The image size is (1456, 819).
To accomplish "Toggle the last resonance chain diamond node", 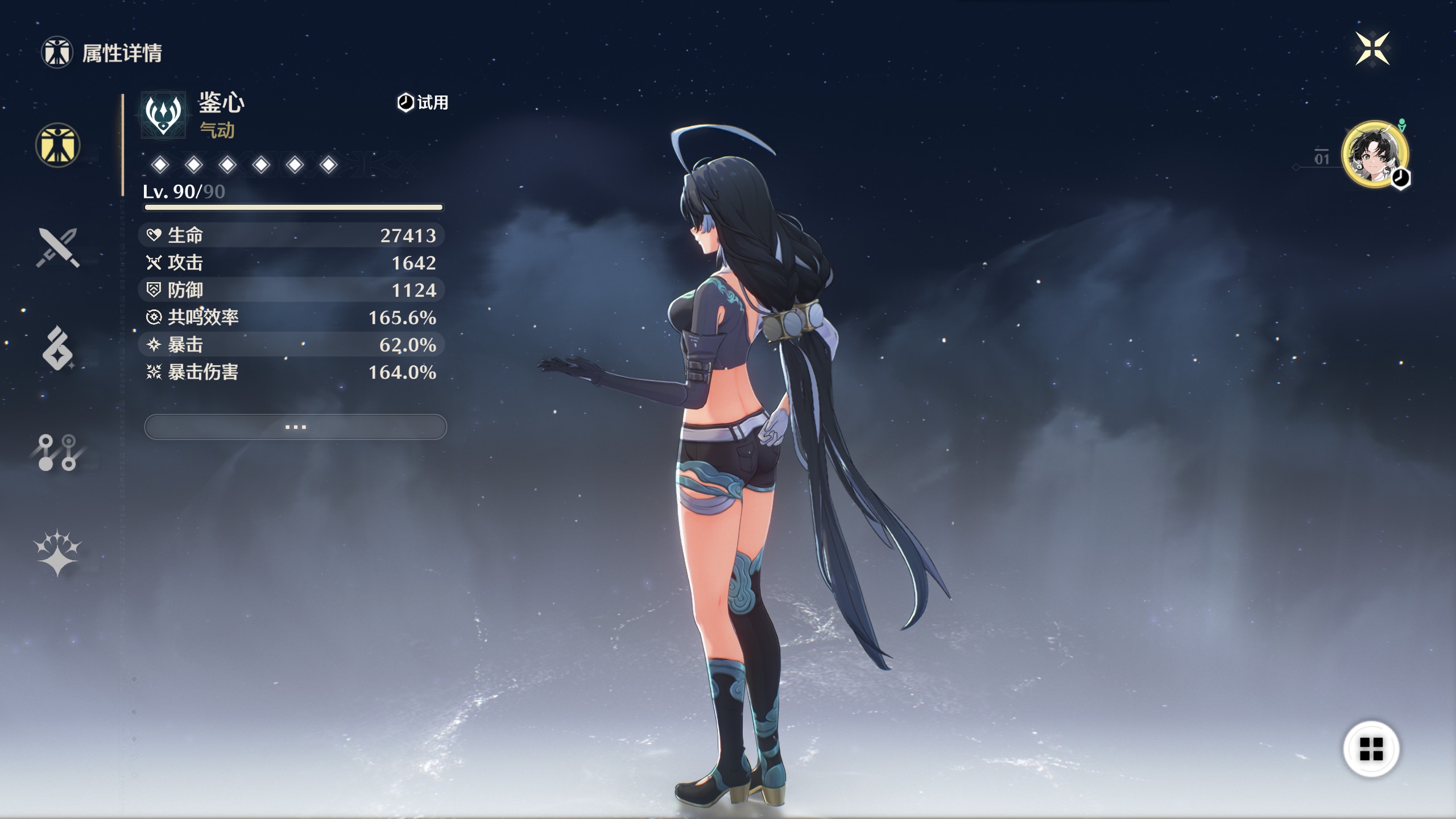I will coord(327,165).
